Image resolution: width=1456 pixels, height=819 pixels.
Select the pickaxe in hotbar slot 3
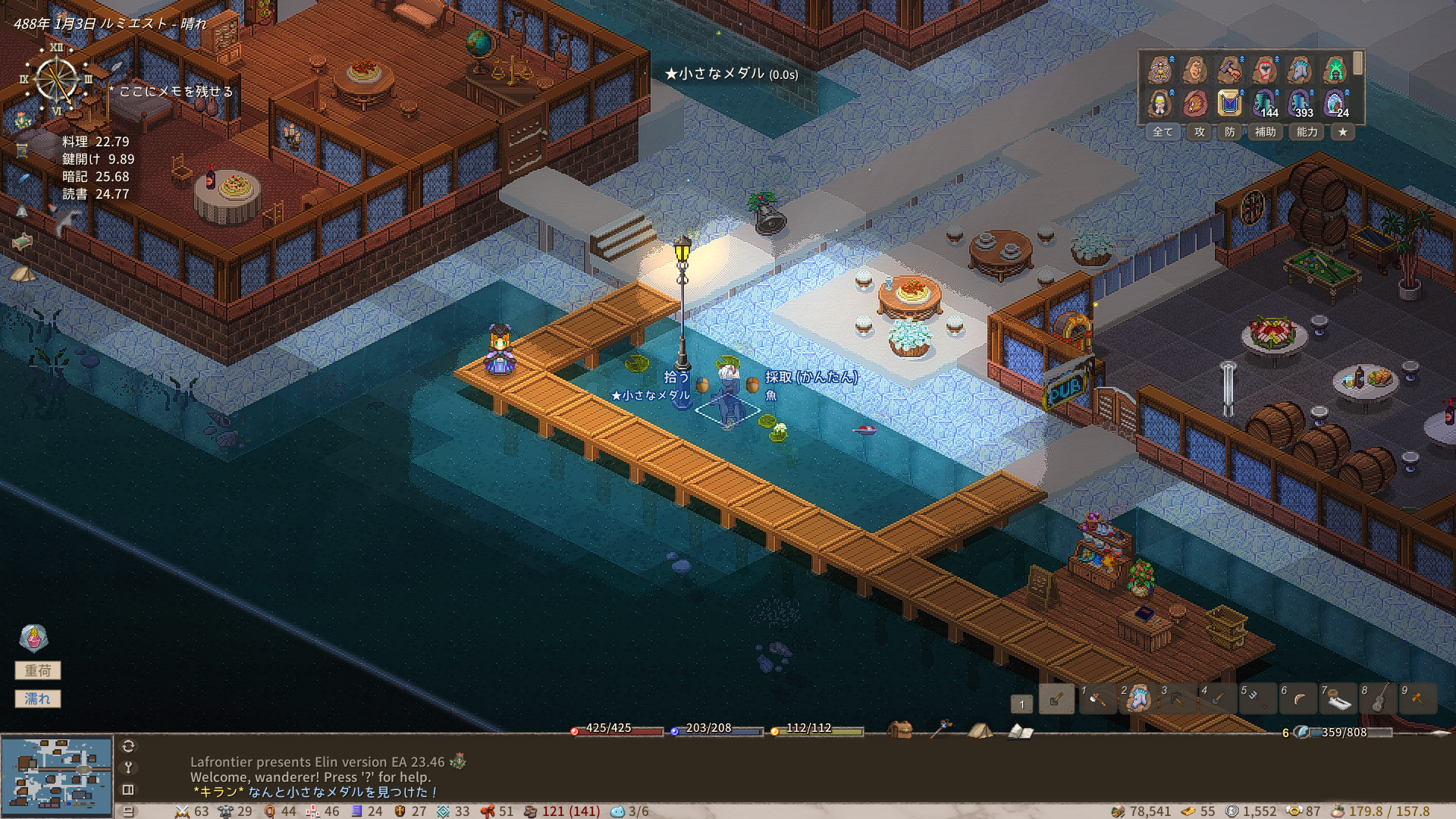[1178, 699]
